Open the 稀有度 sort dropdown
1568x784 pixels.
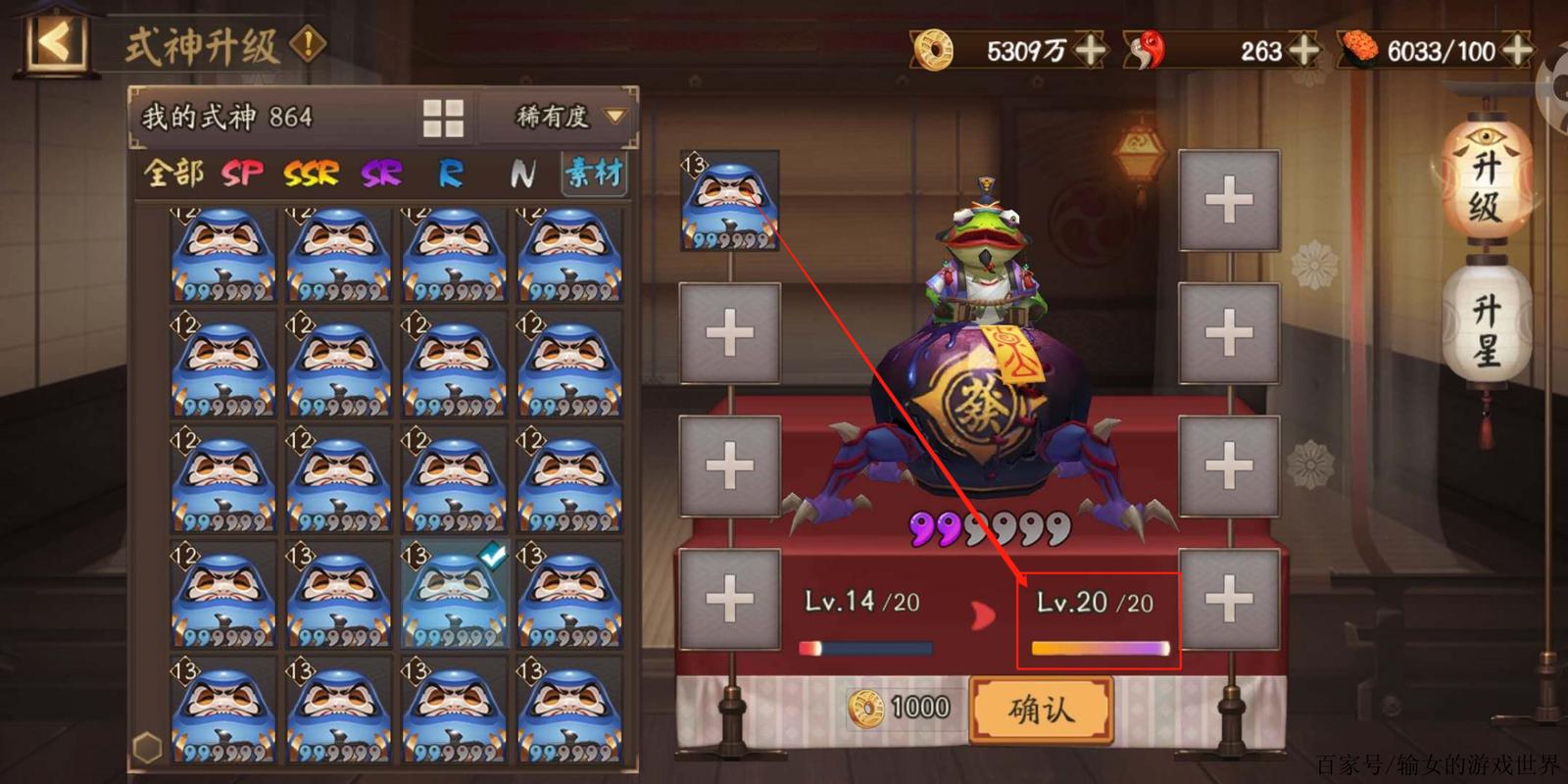click(568, 118)
